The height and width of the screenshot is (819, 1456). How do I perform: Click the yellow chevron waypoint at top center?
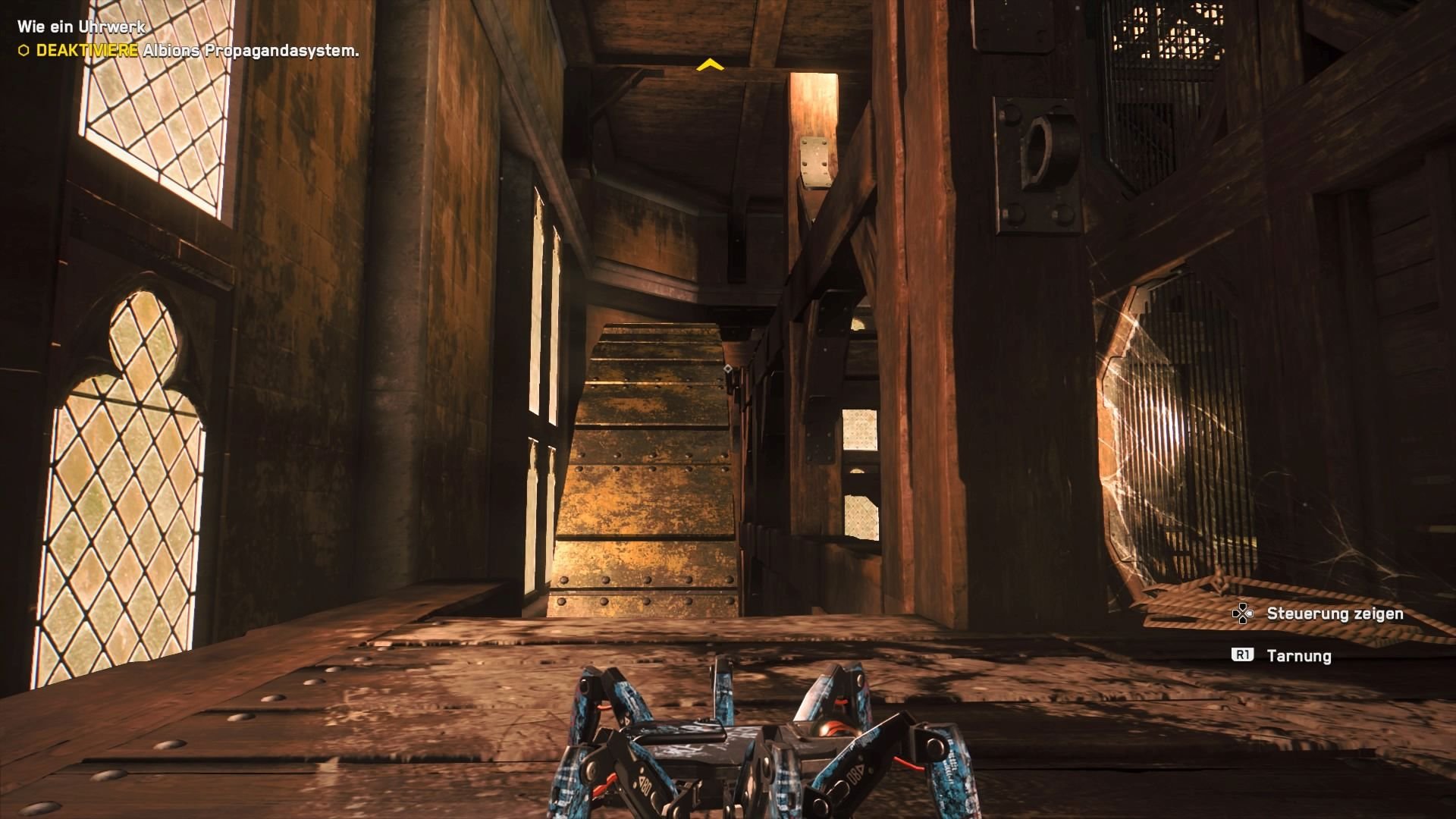click(x=710, y=66)
